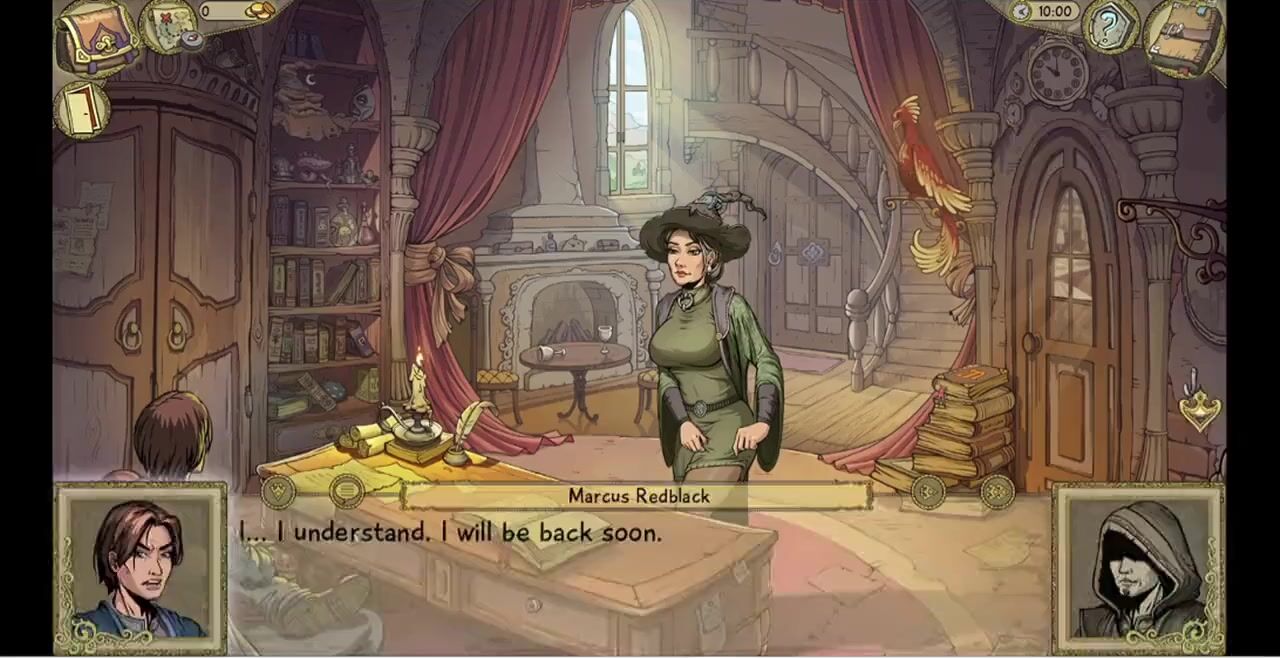Click the clock icon beside 10:00

[x=1021, y=12]
